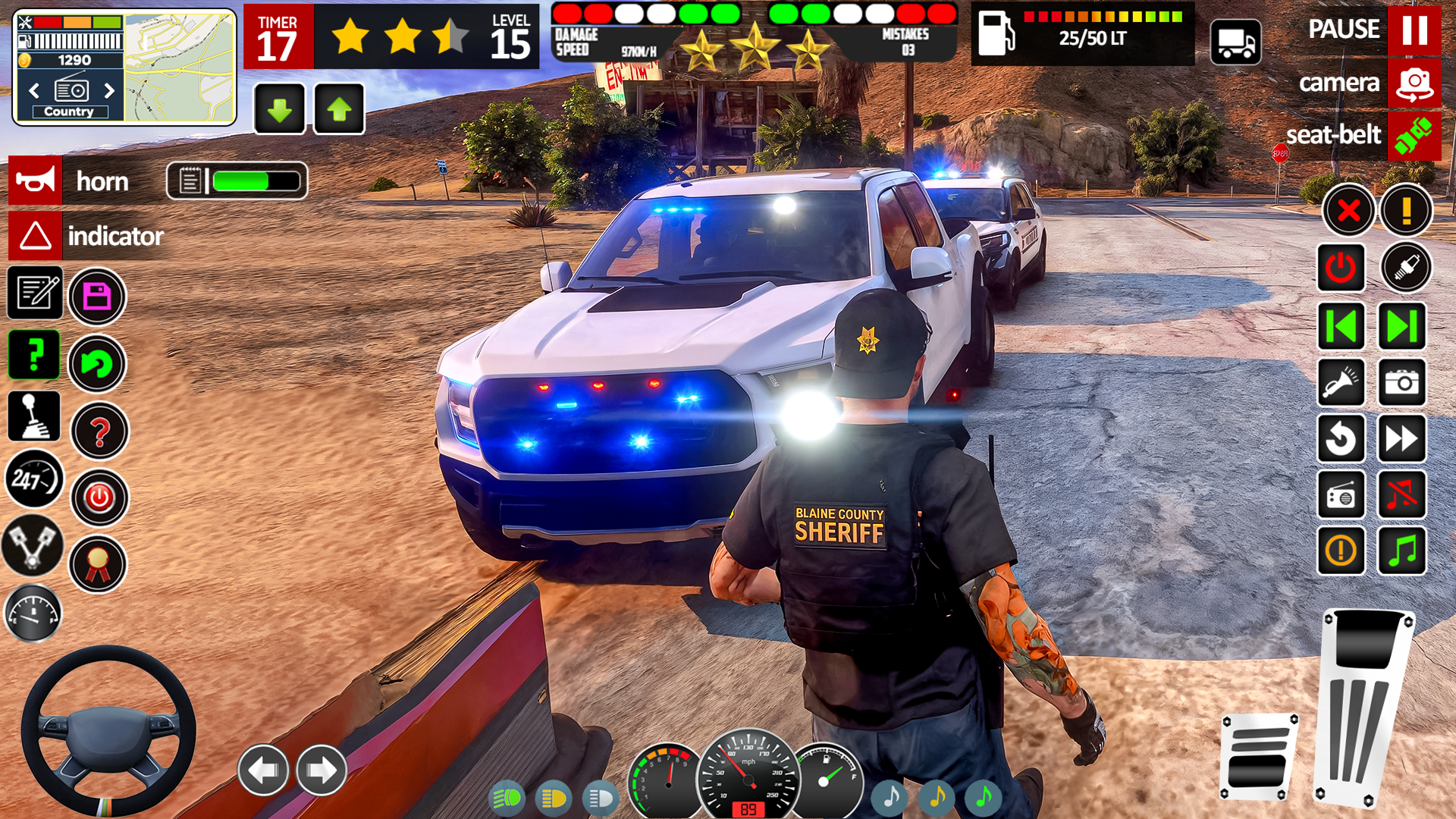
Task: Grab the steering wheel control
Action: click(x=108, y=730)
